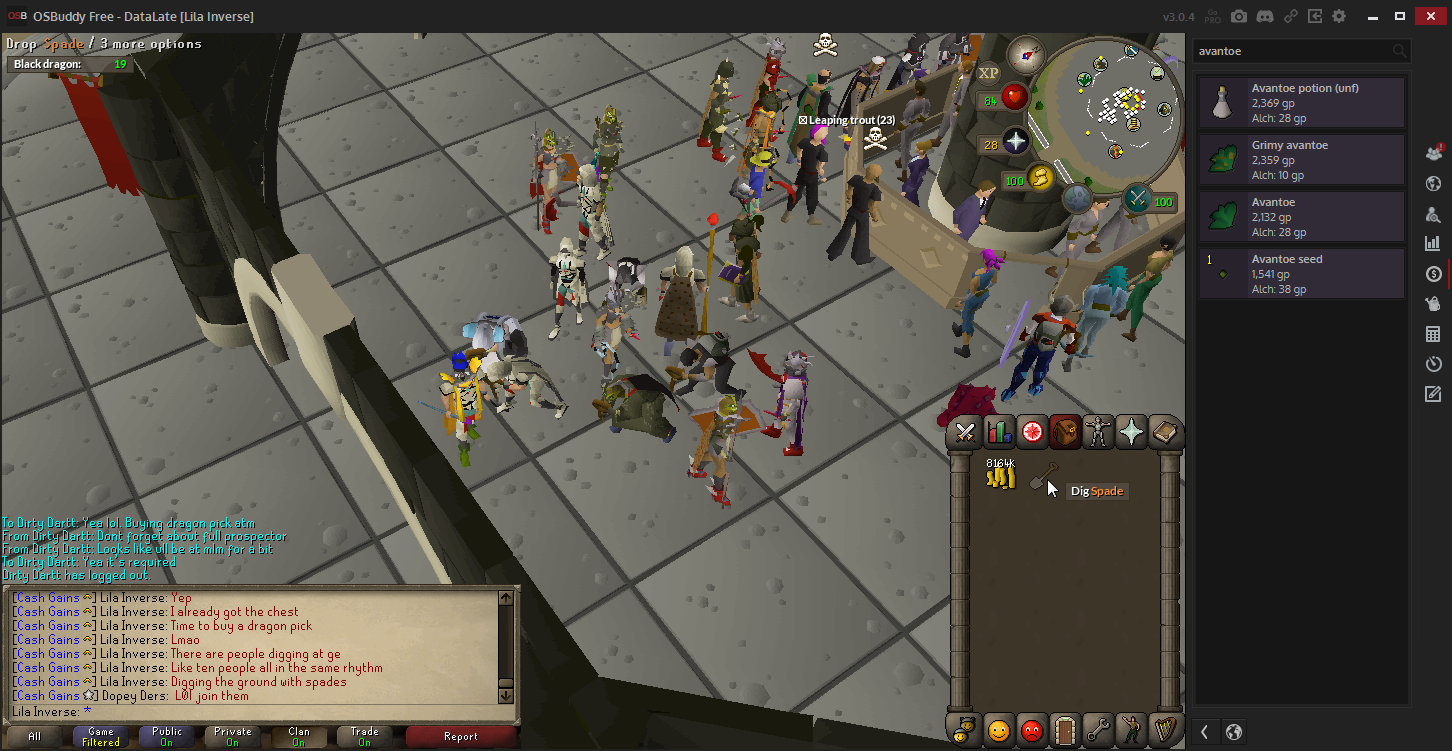1452x751 pixels.
Task: Open the Combat Options tab
Action: point(965,432)
